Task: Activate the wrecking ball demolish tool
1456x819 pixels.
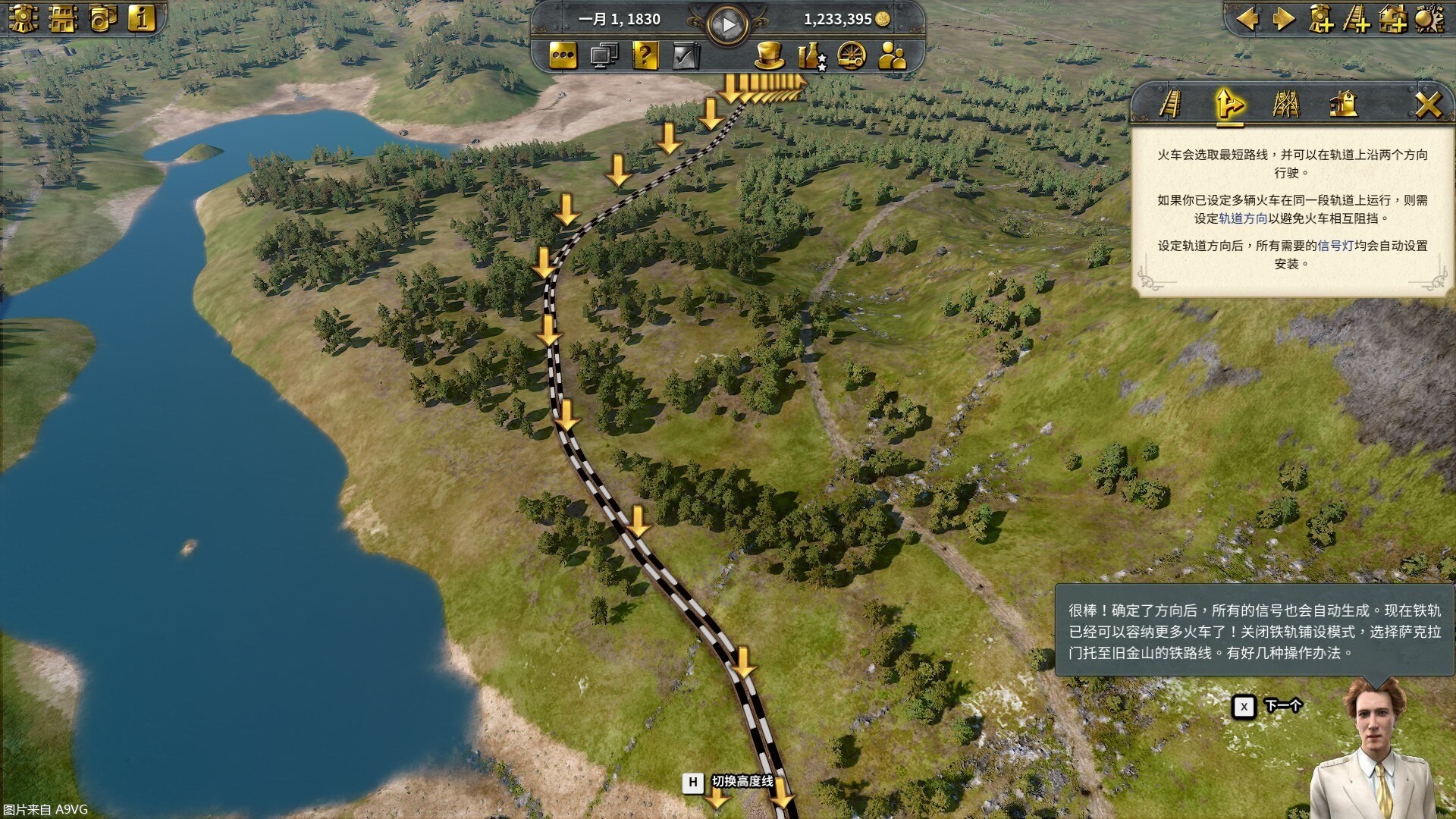Action: [x=1429, y=18]
